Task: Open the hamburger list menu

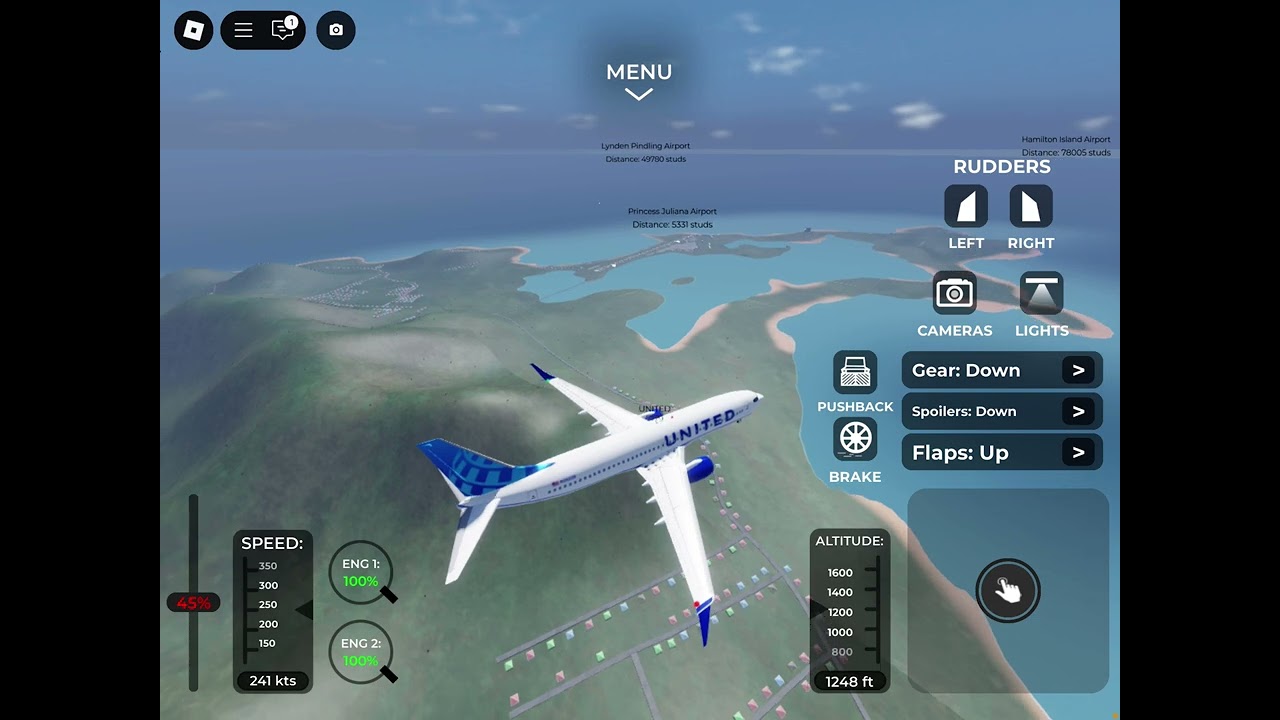Action: pyautogui.click(x=243, y=30)
